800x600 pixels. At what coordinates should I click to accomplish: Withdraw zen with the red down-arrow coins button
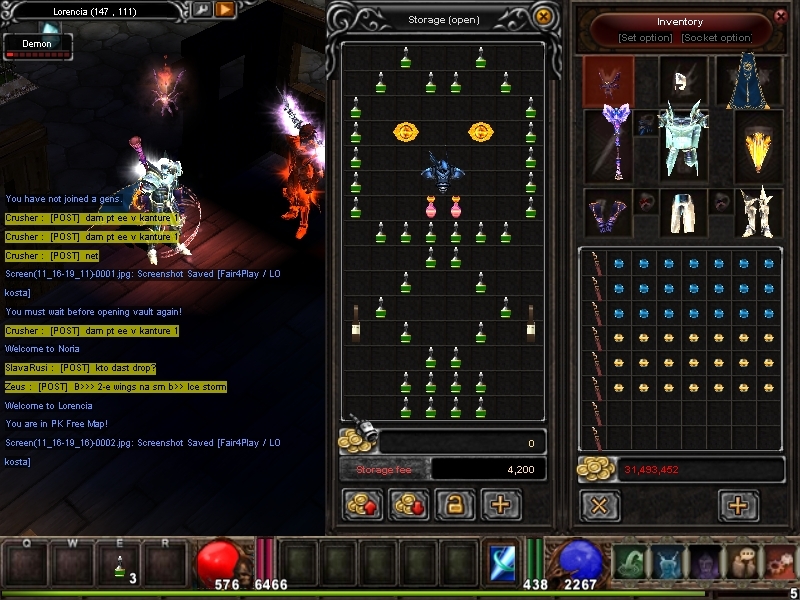tap(408, 504)
